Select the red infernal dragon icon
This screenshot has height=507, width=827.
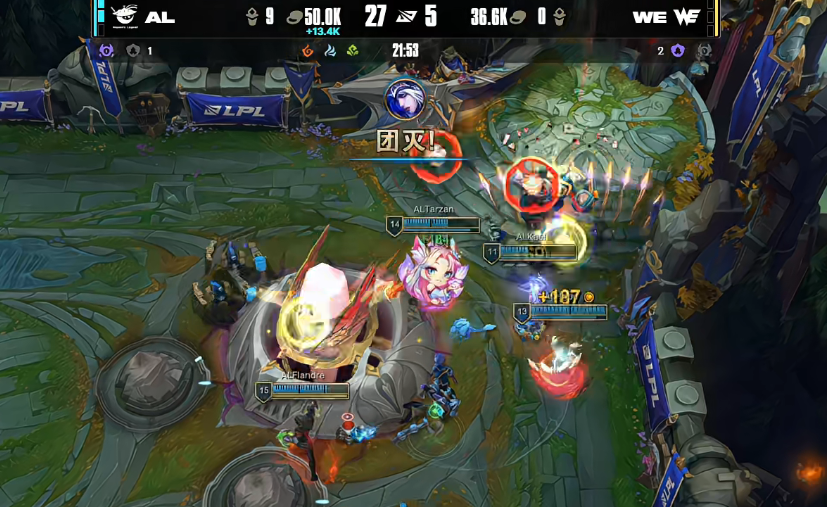click(x=308, y=51)
